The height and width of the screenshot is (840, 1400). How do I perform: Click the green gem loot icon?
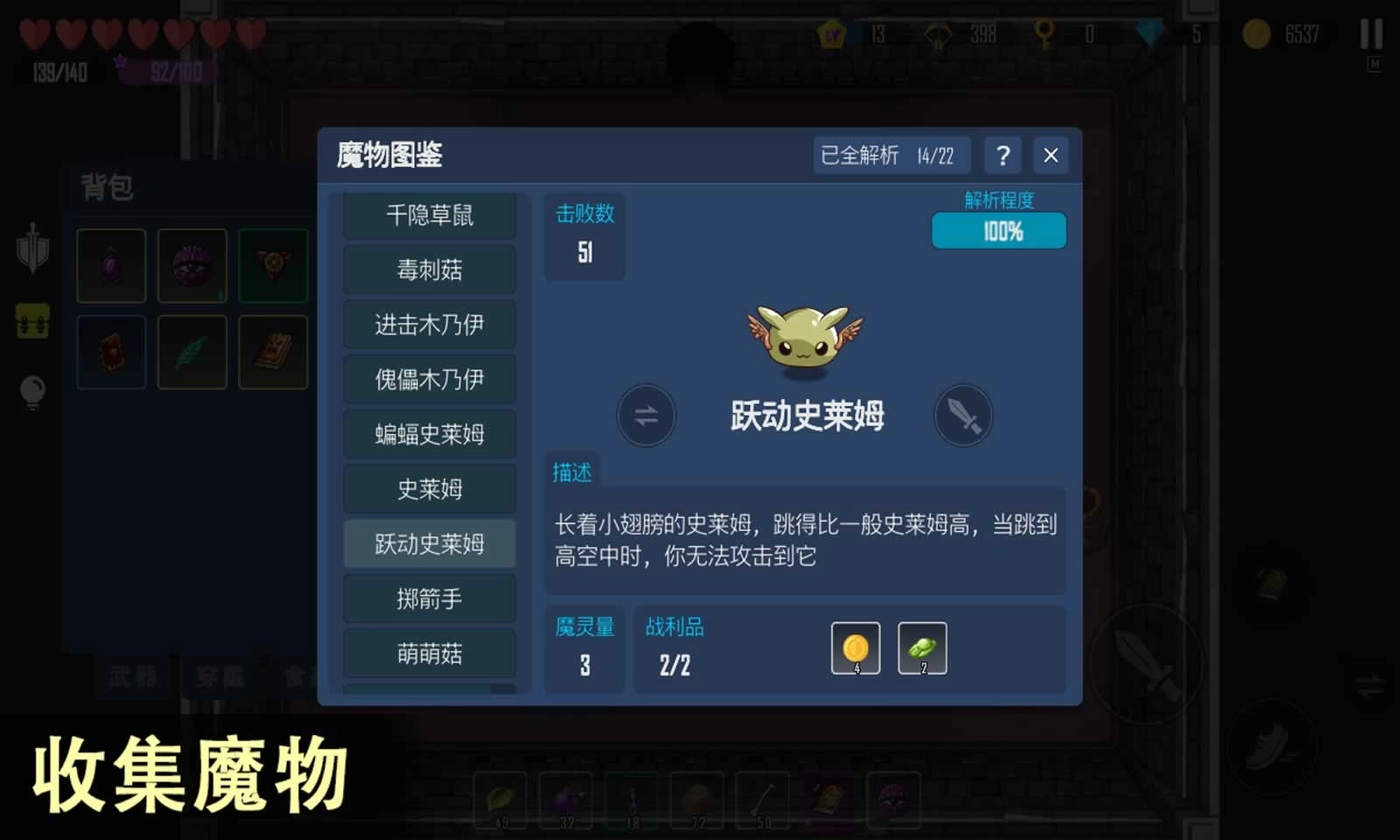pyautogui.click(x=923, y=647)
